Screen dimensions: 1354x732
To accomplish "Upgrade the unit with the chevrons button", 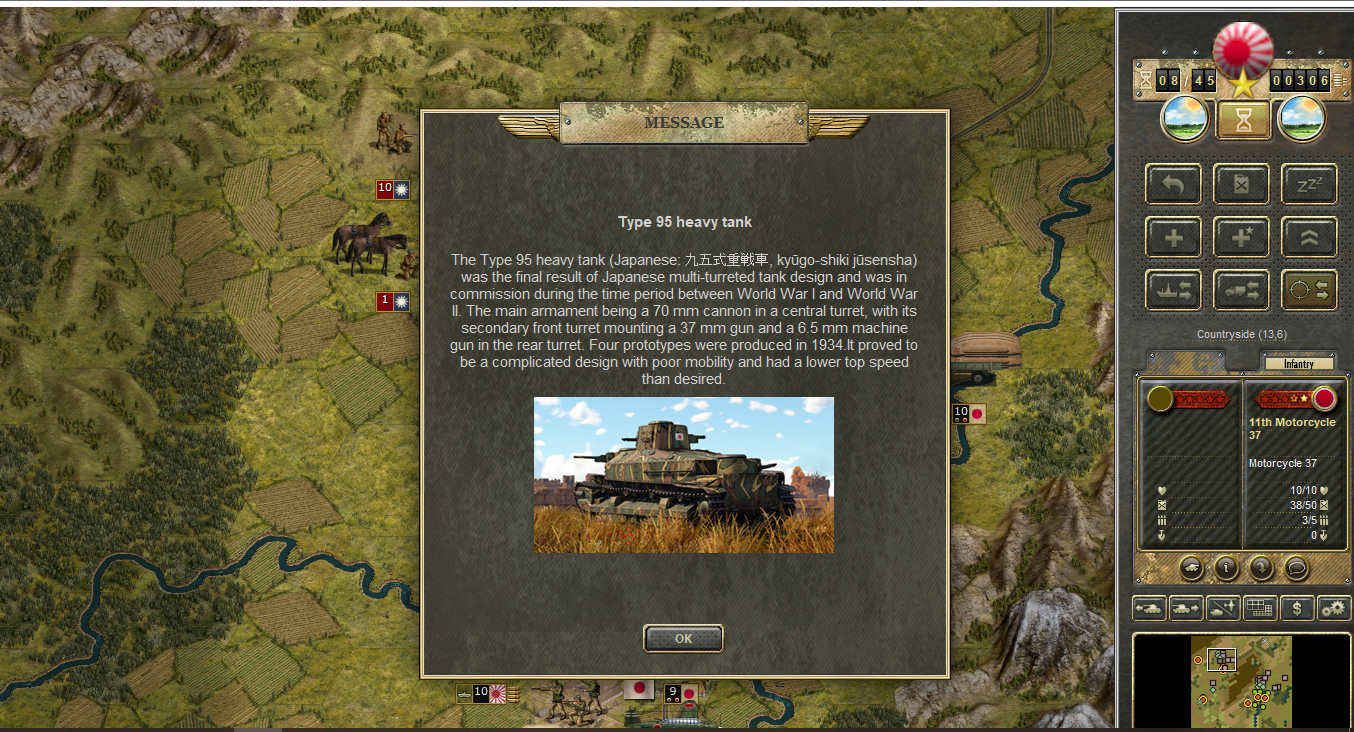I will (1309, 238).
